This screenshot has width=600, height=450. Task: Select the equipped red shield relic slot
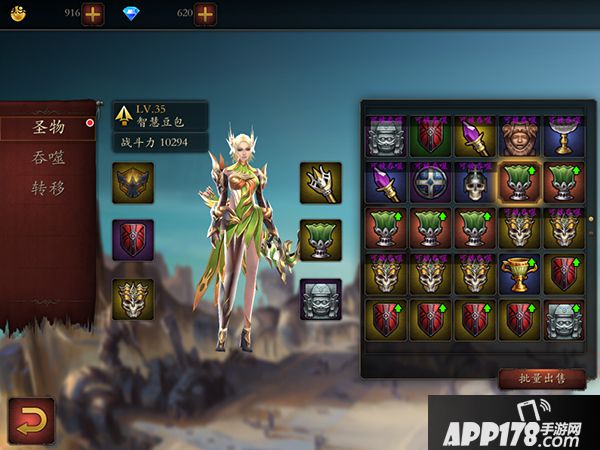[133, 240]
